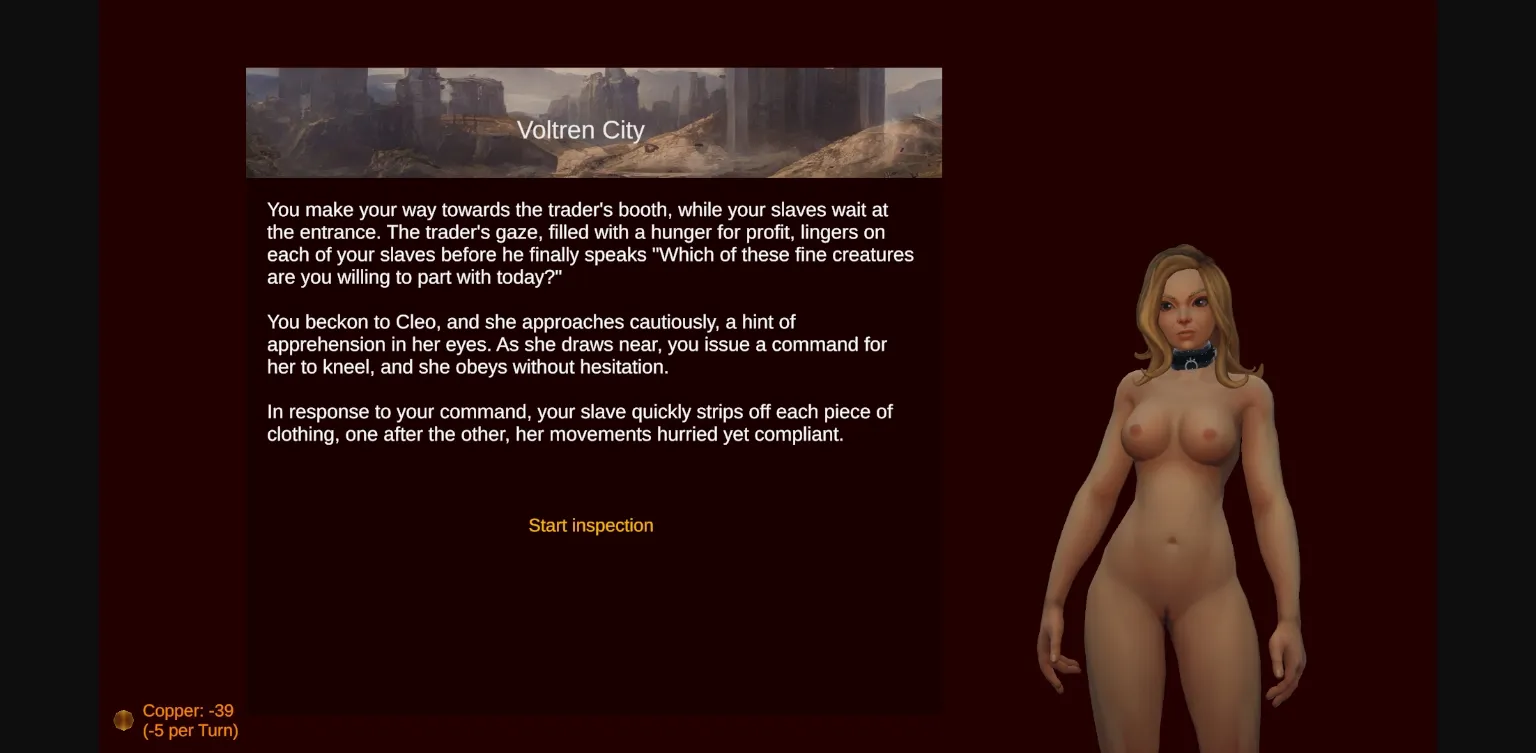This screenshot has width=1536, height=753.
Task: Click the (-5 per Turn) upkeep text
Action: point(190,731)
